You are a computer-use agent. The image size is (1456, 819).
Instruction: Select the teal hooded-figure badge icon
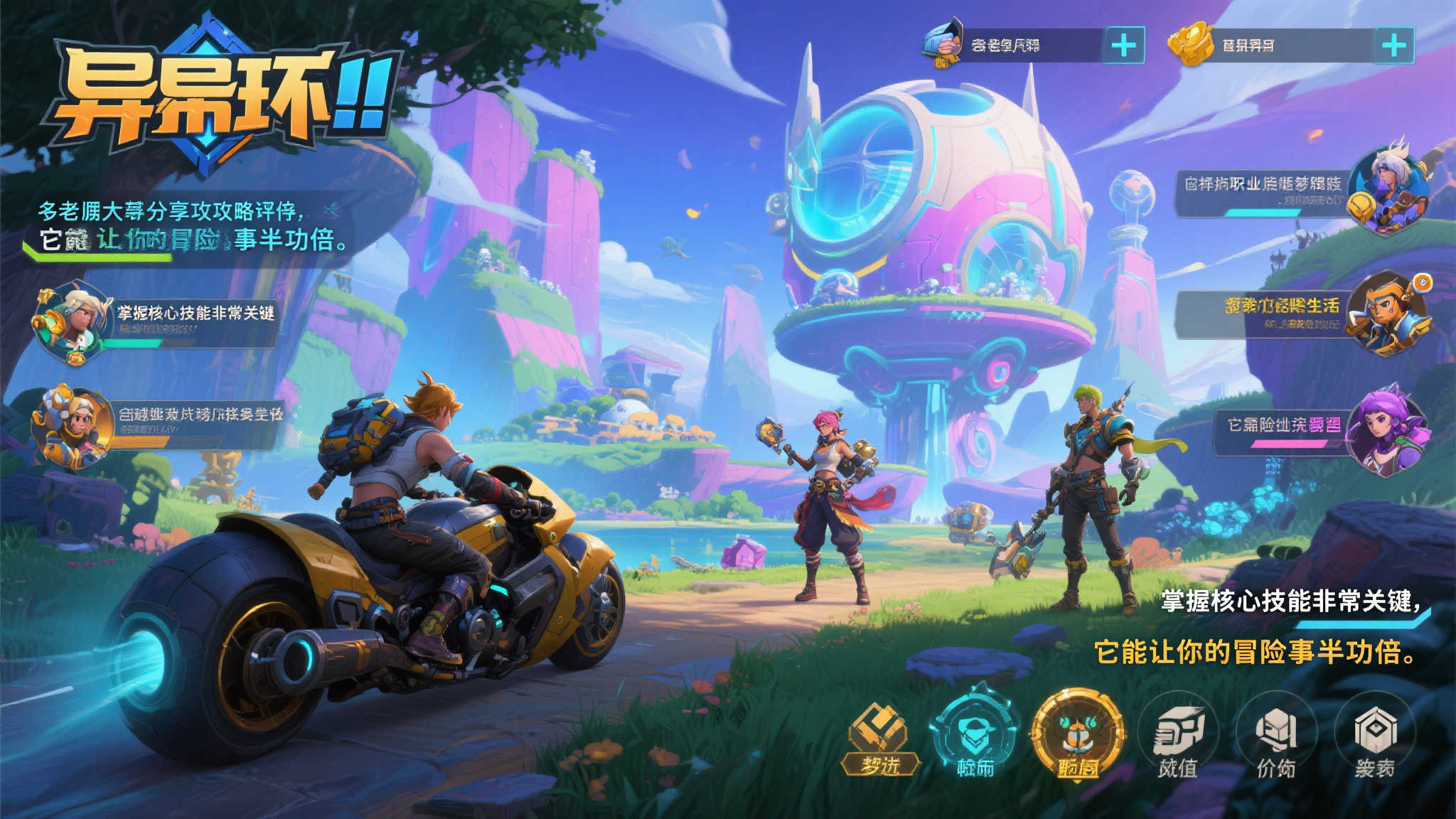point(975,736)
